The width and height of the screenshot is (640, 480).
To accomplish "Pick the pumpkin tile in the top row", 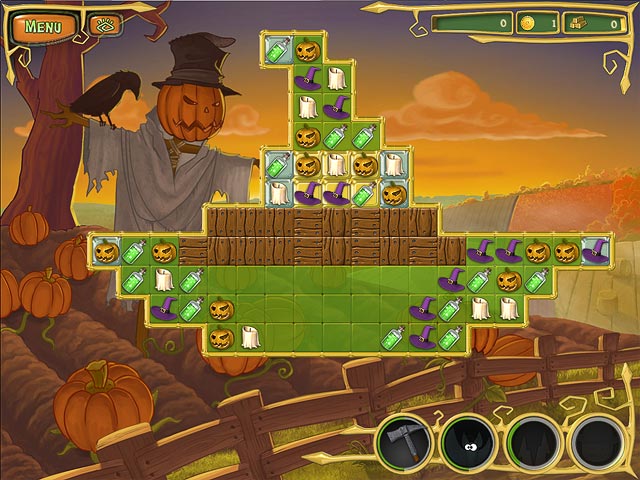I will 307,48.
